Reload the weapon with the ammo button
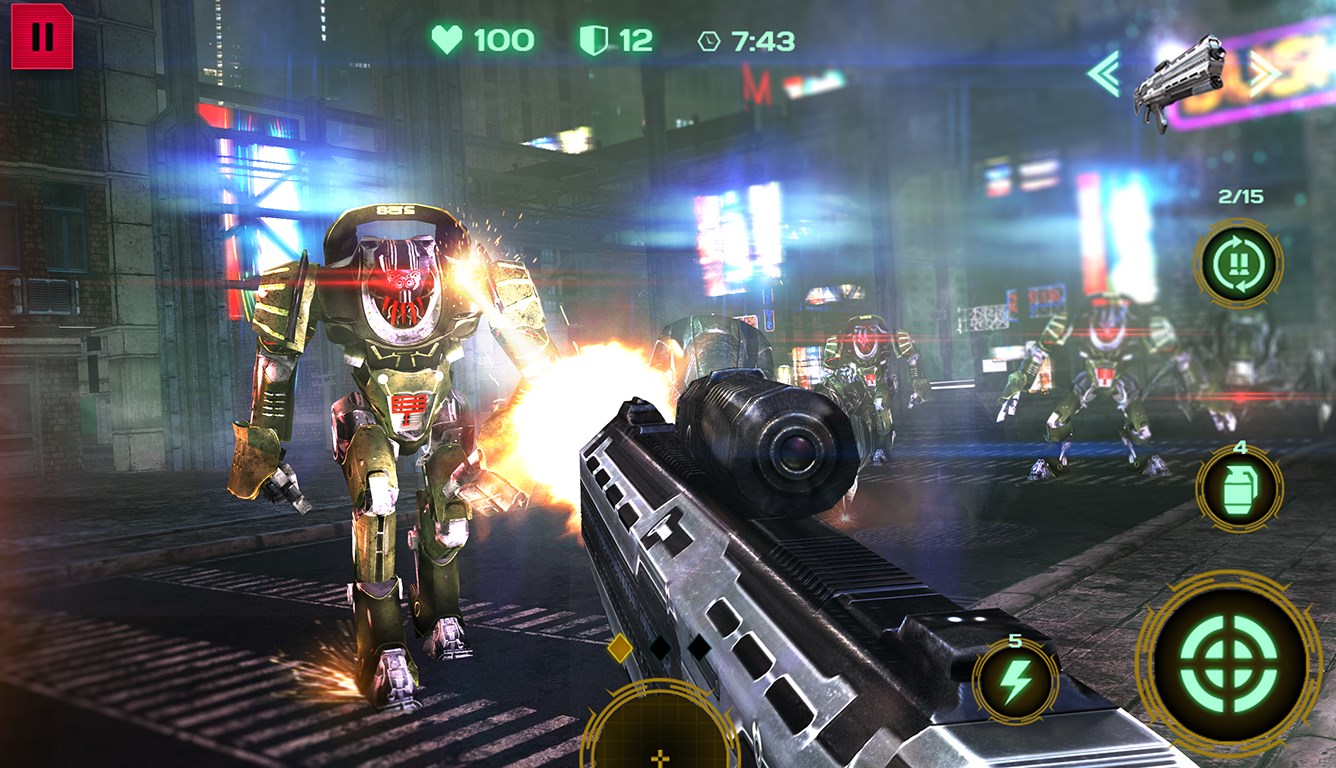The image size is (1336, 768). (x=1238, y=264)
